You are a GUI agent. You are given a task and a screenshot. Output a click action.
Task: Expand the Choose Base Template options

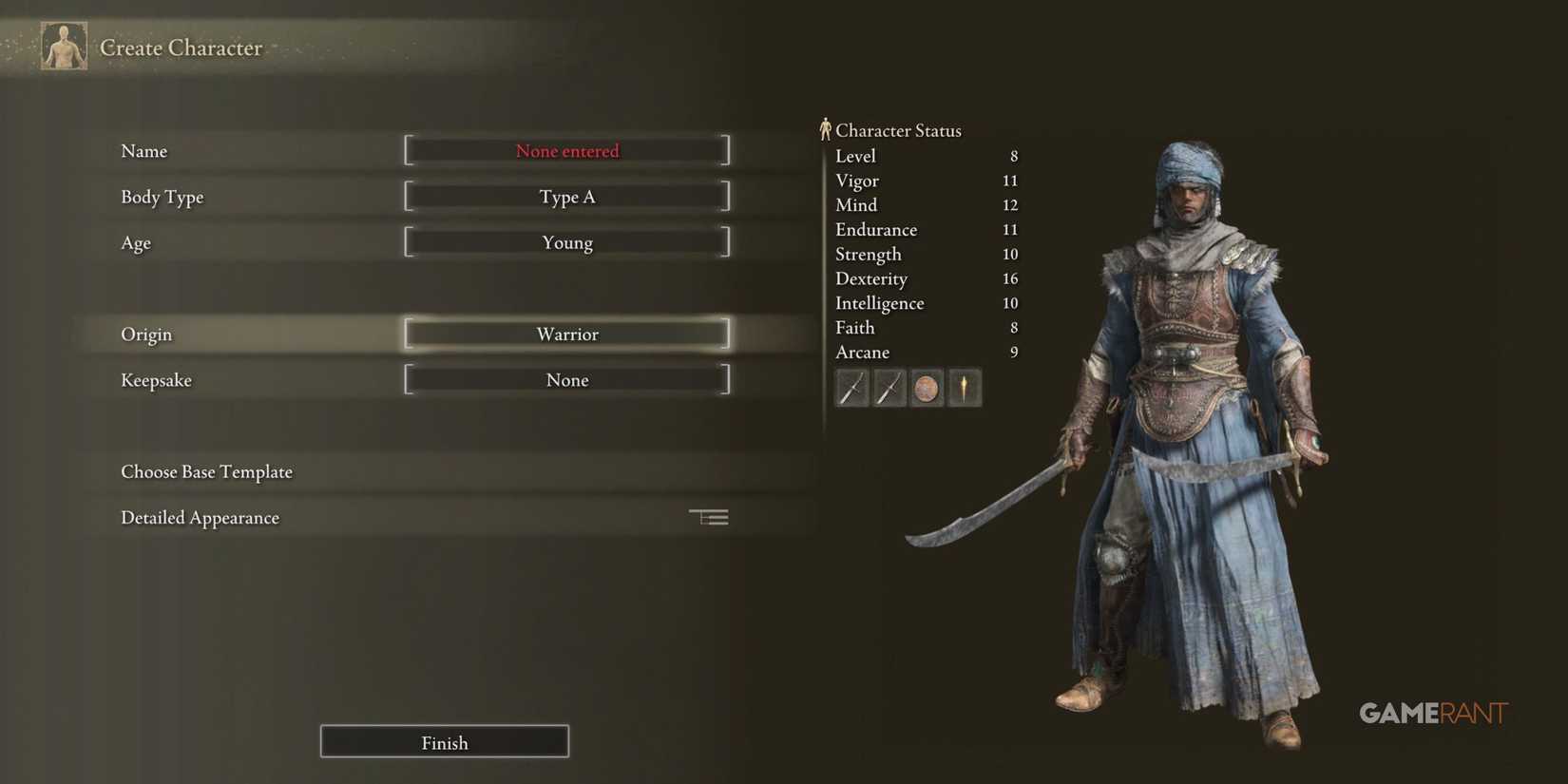click(x=206, y=471)
